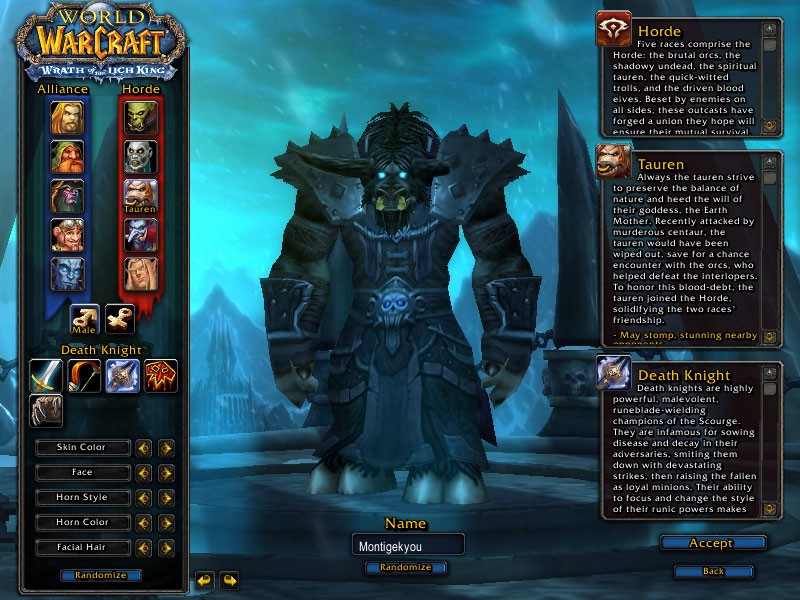Choose the Hunter class bow icon
800x600 pixels.
tap(84, 376)
